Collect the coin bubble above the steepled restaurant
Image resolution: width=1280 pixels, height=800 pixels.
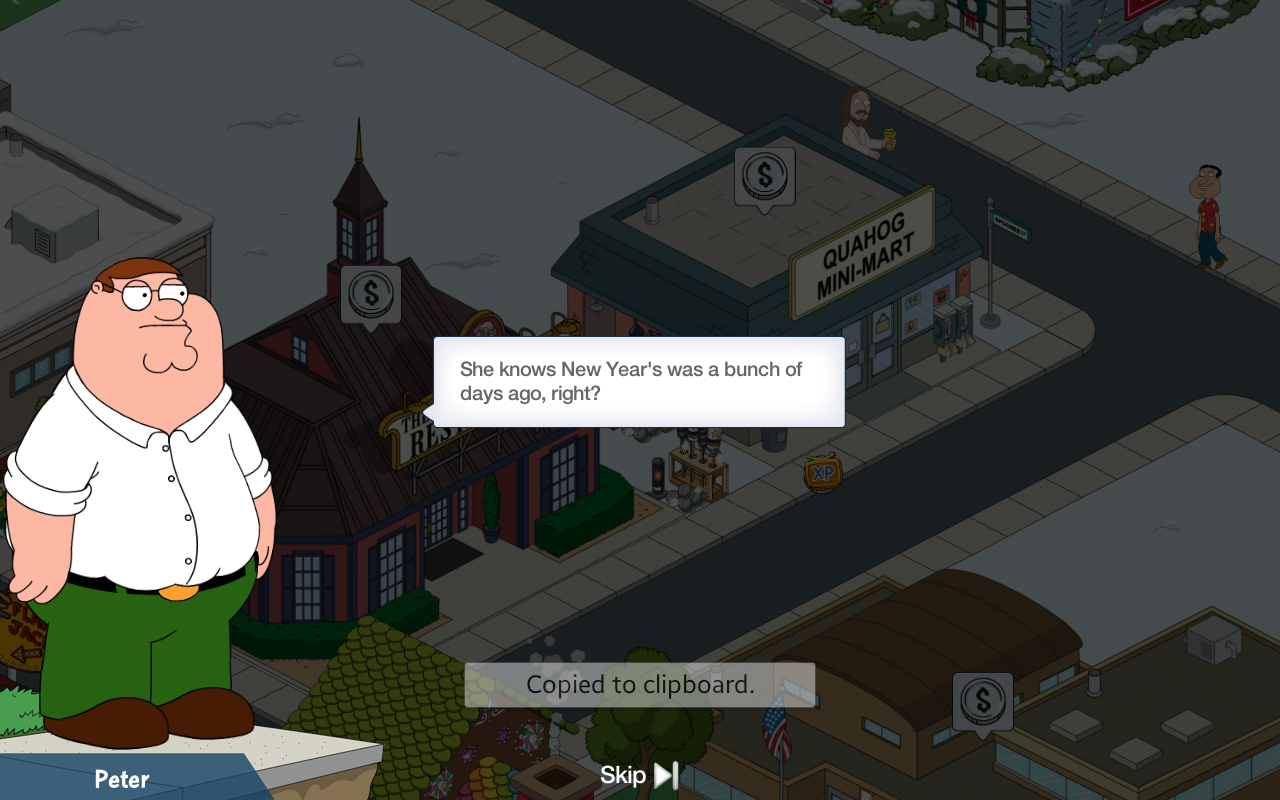tap(371, 294)
